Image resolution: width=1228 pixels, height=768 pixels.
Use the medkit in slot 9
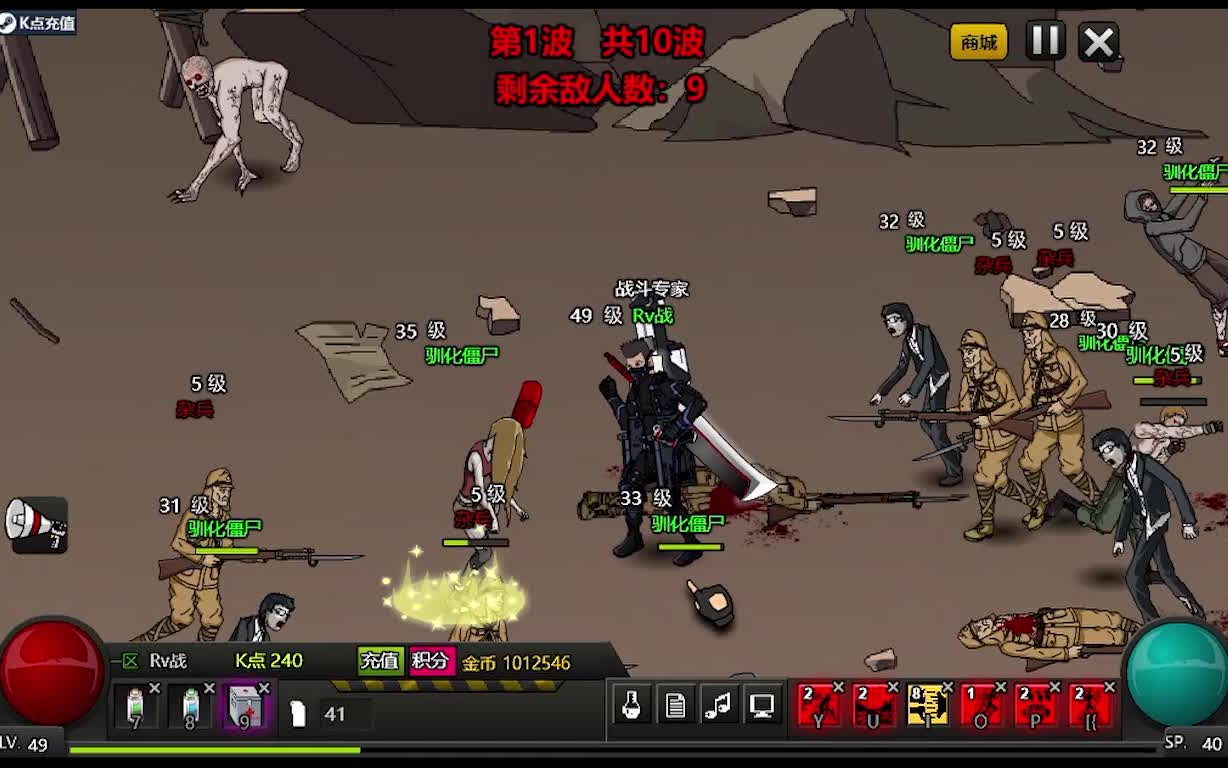(245, 707)
